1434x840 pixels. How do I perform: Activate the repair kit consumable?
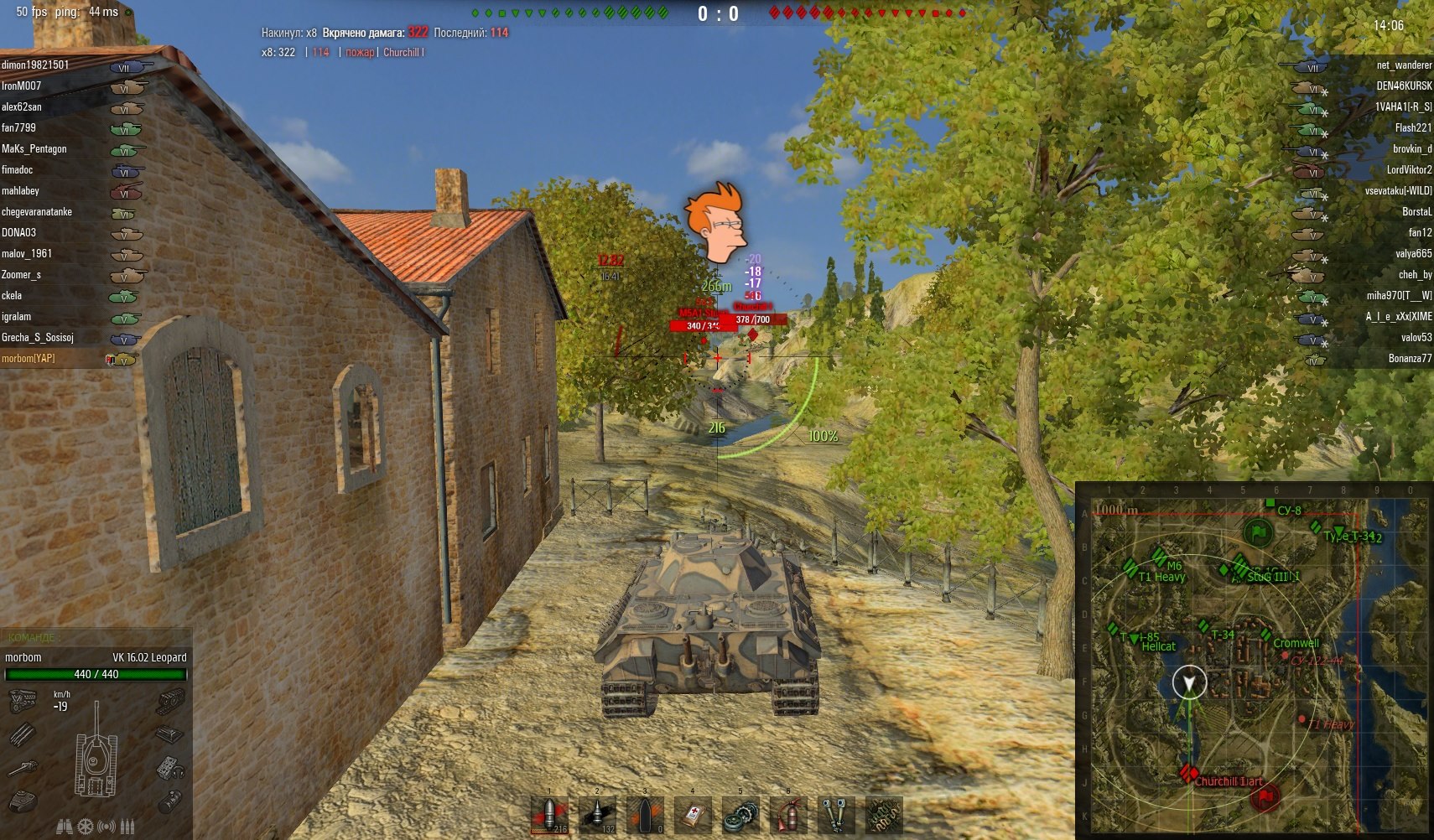(x=740, y=815)
